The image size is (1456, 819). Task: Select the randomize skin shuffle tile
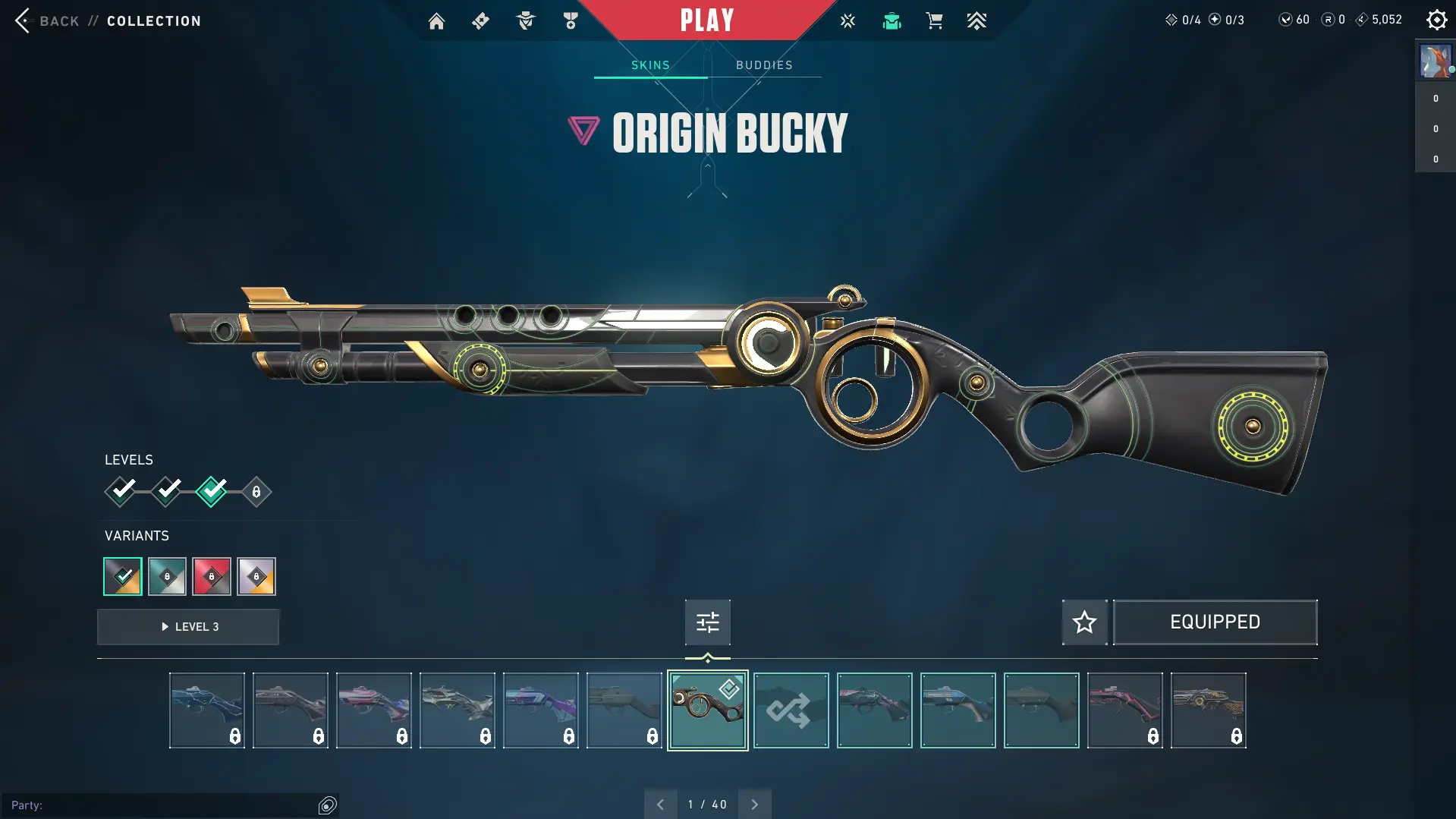click(x=791, y=710)
